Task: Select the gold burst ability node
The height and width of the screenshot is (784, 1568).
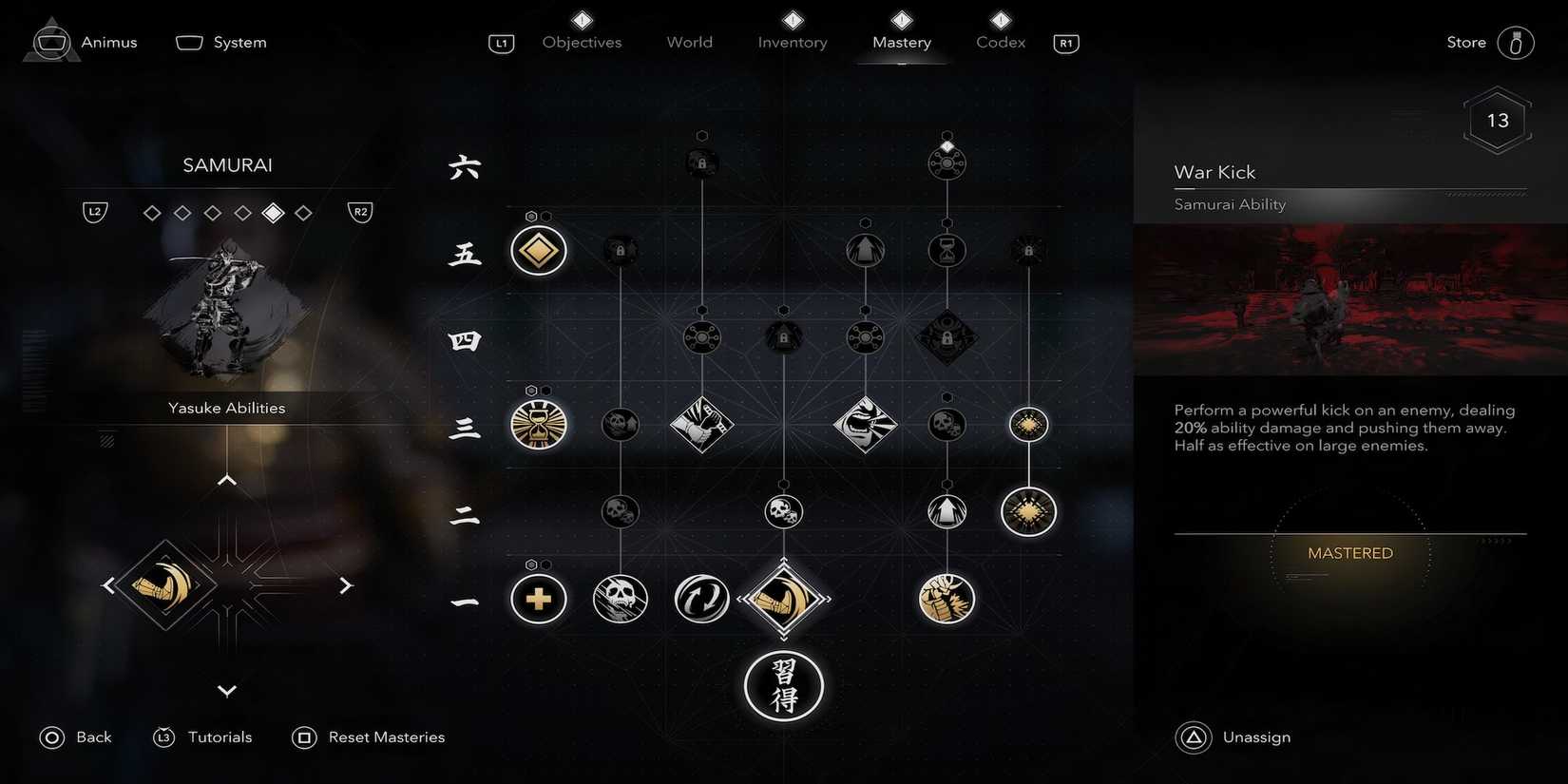Action: [1027, 510]
